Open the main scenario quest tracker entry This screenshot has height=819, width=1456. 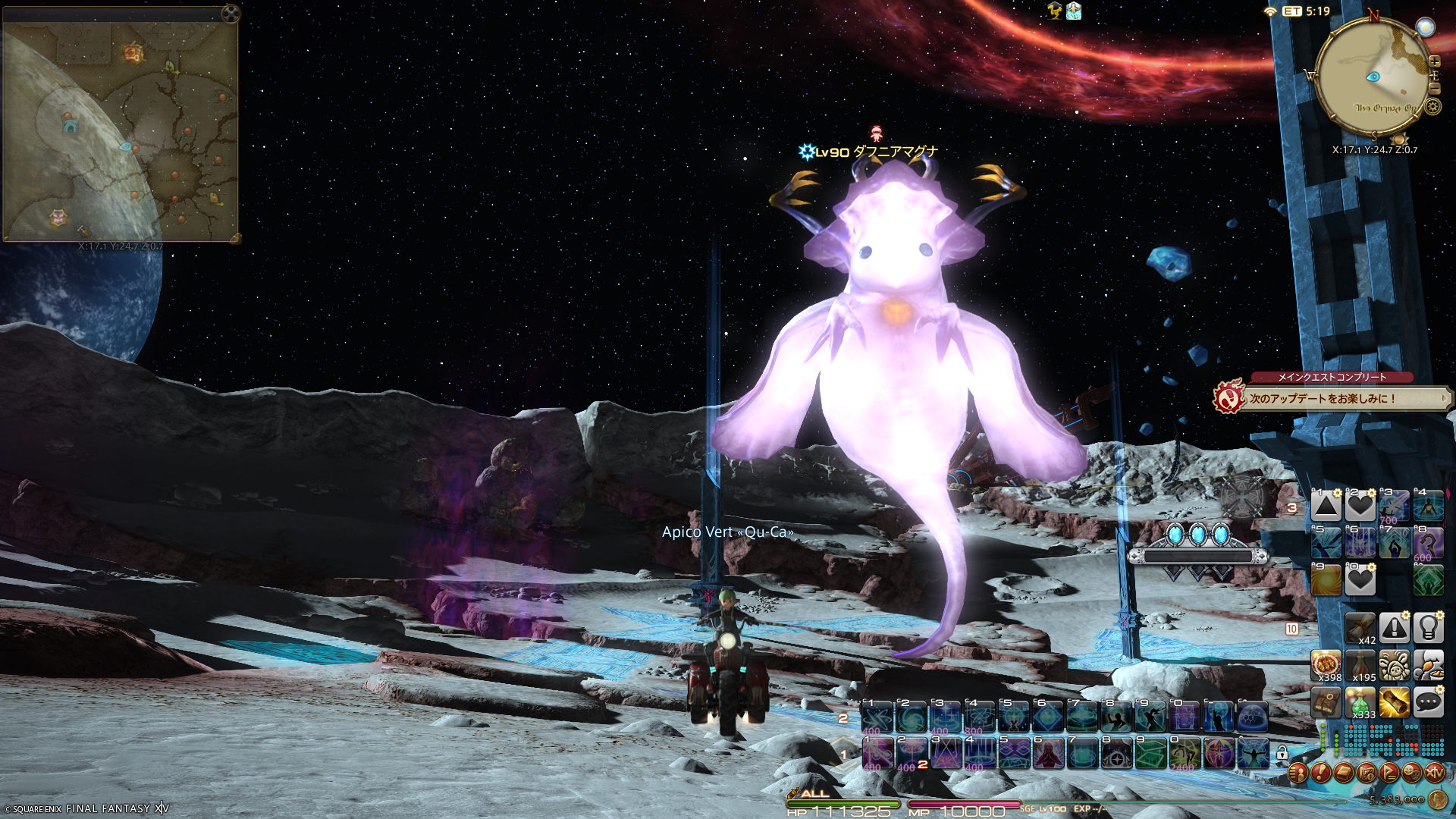(x=1335, y=398)
